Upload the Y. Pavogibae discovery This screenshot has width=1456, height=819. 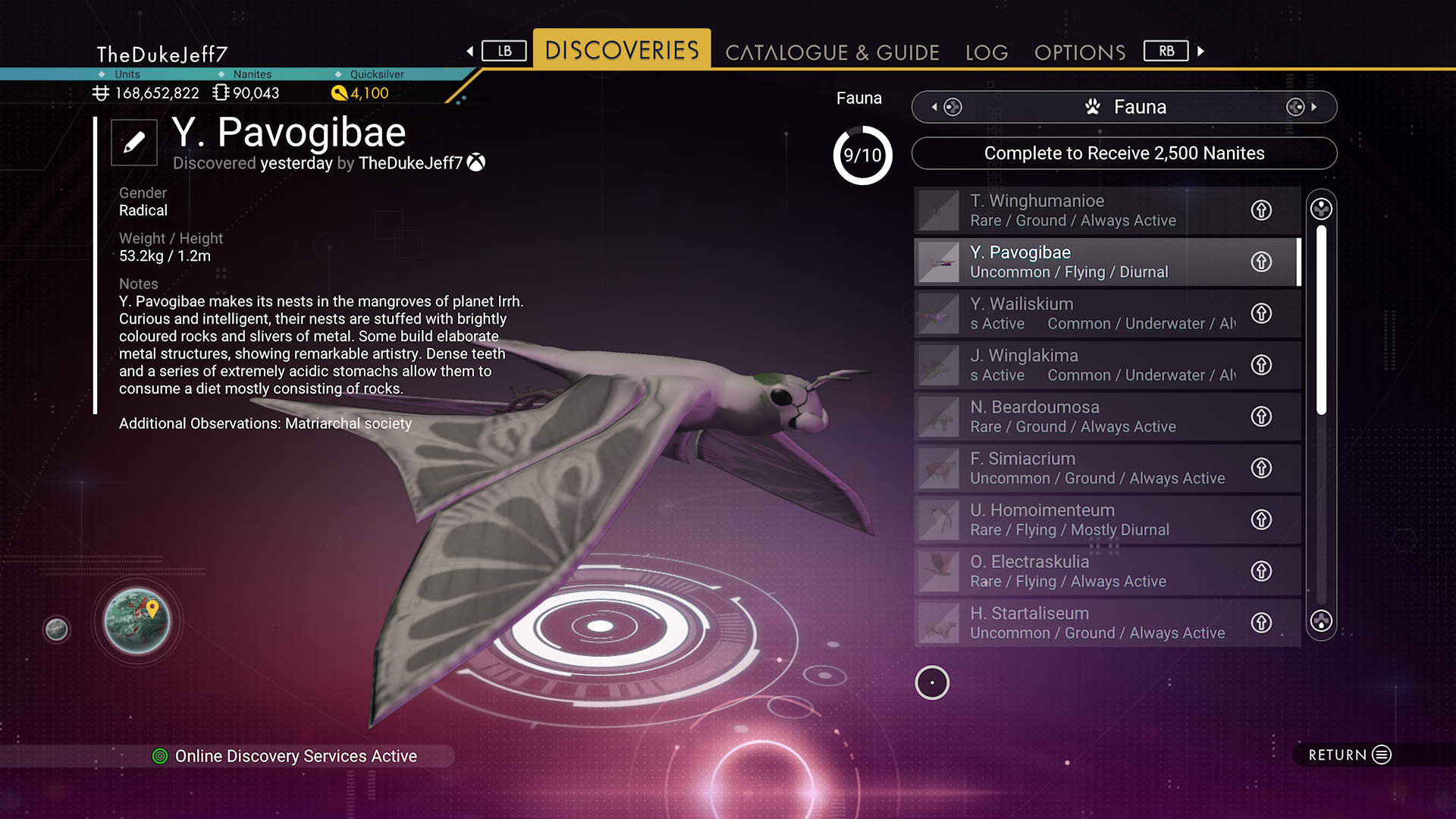[x=1261, y=262]
